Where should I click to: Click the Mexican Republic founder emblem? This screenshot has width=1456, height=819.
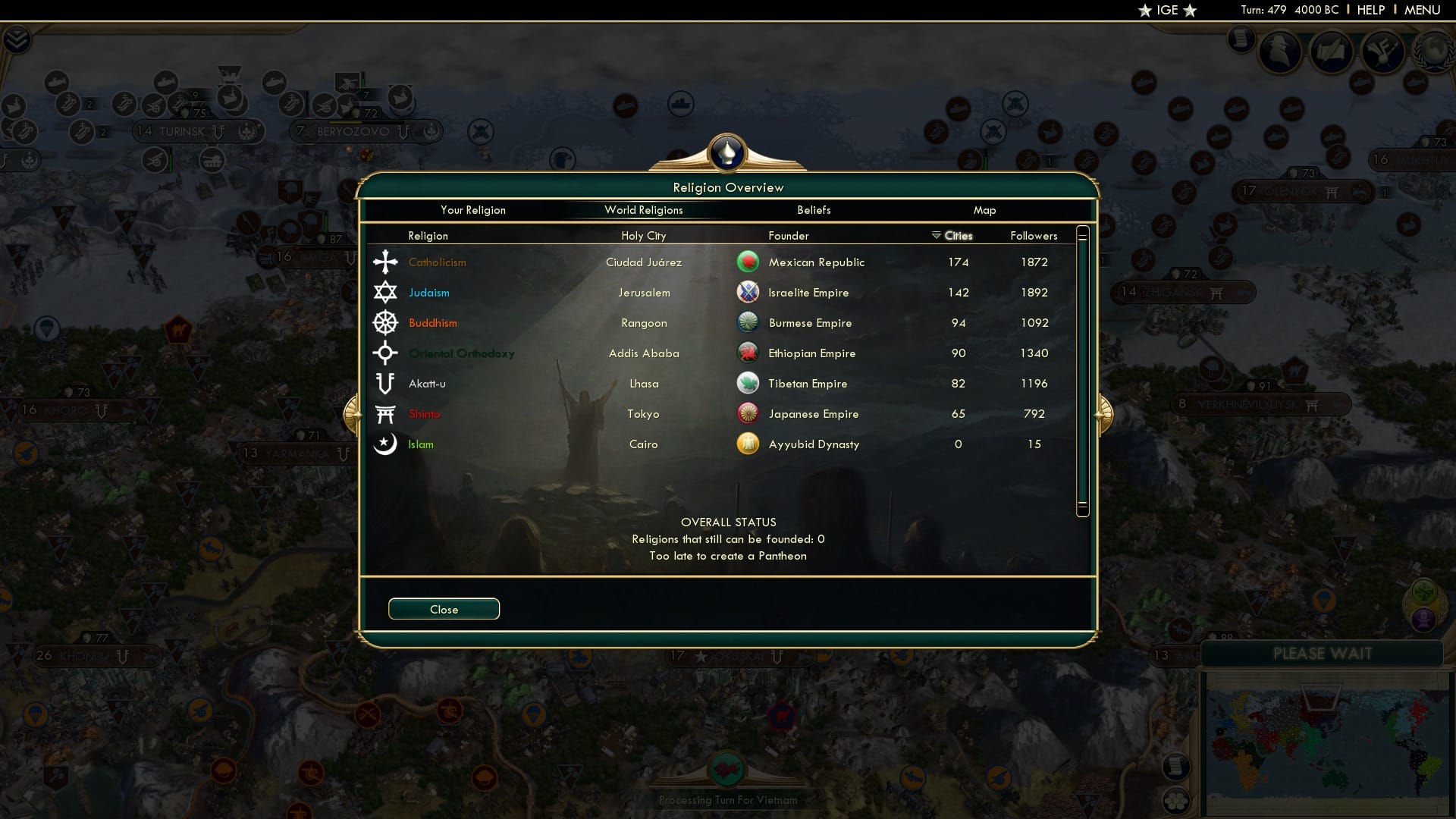click(x=748, y=262)
